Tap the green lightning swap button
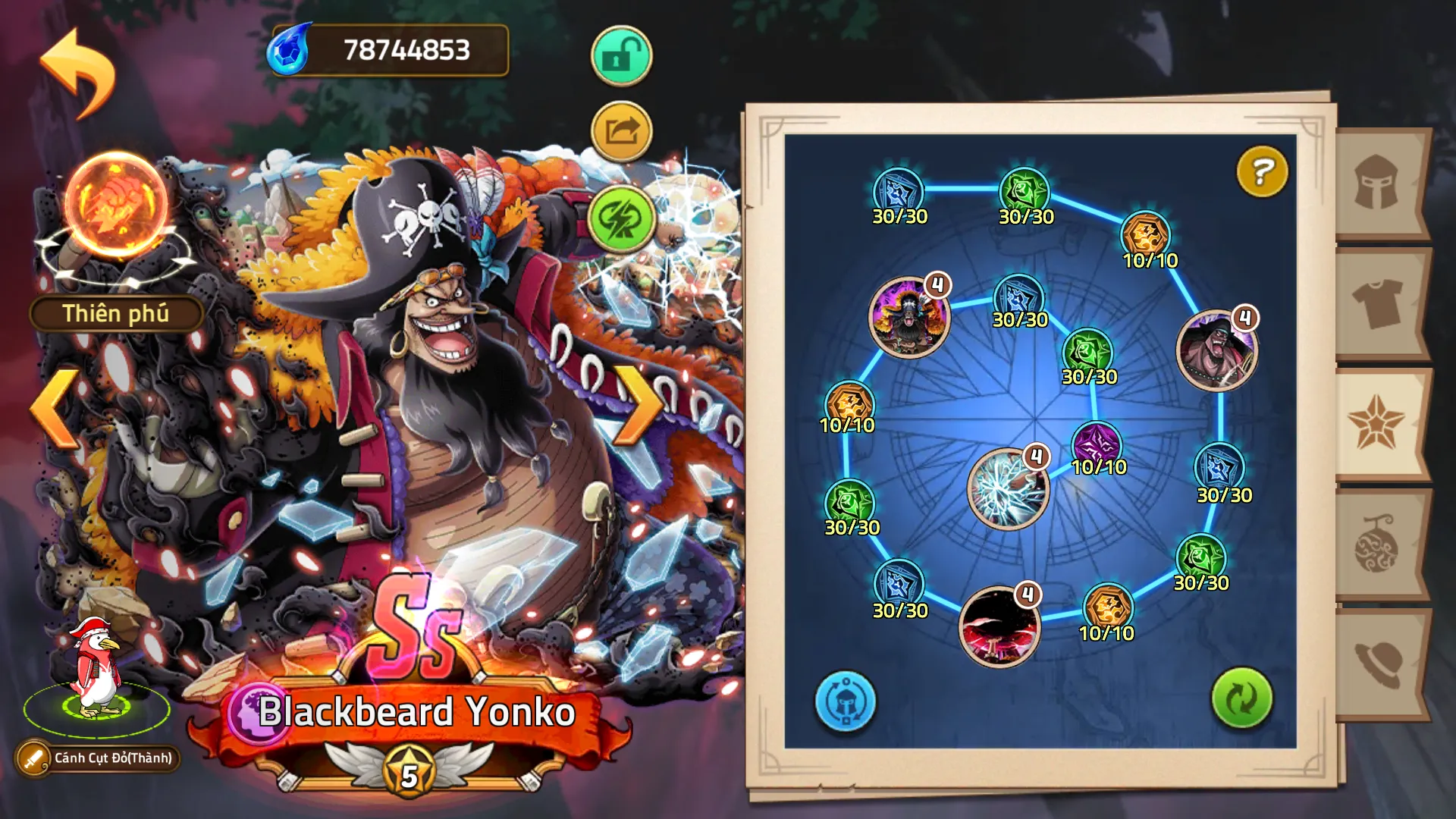The height and width of the screenshot is (819, 1456). tap(621, 218)
